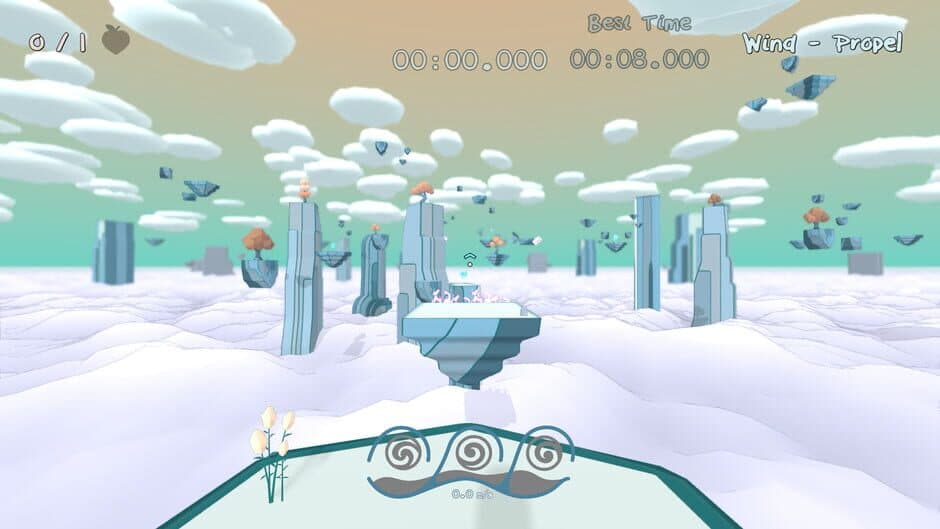940x529 pixels.
Task: Click the wind swirl power gauge
Action: click(470, 462)
